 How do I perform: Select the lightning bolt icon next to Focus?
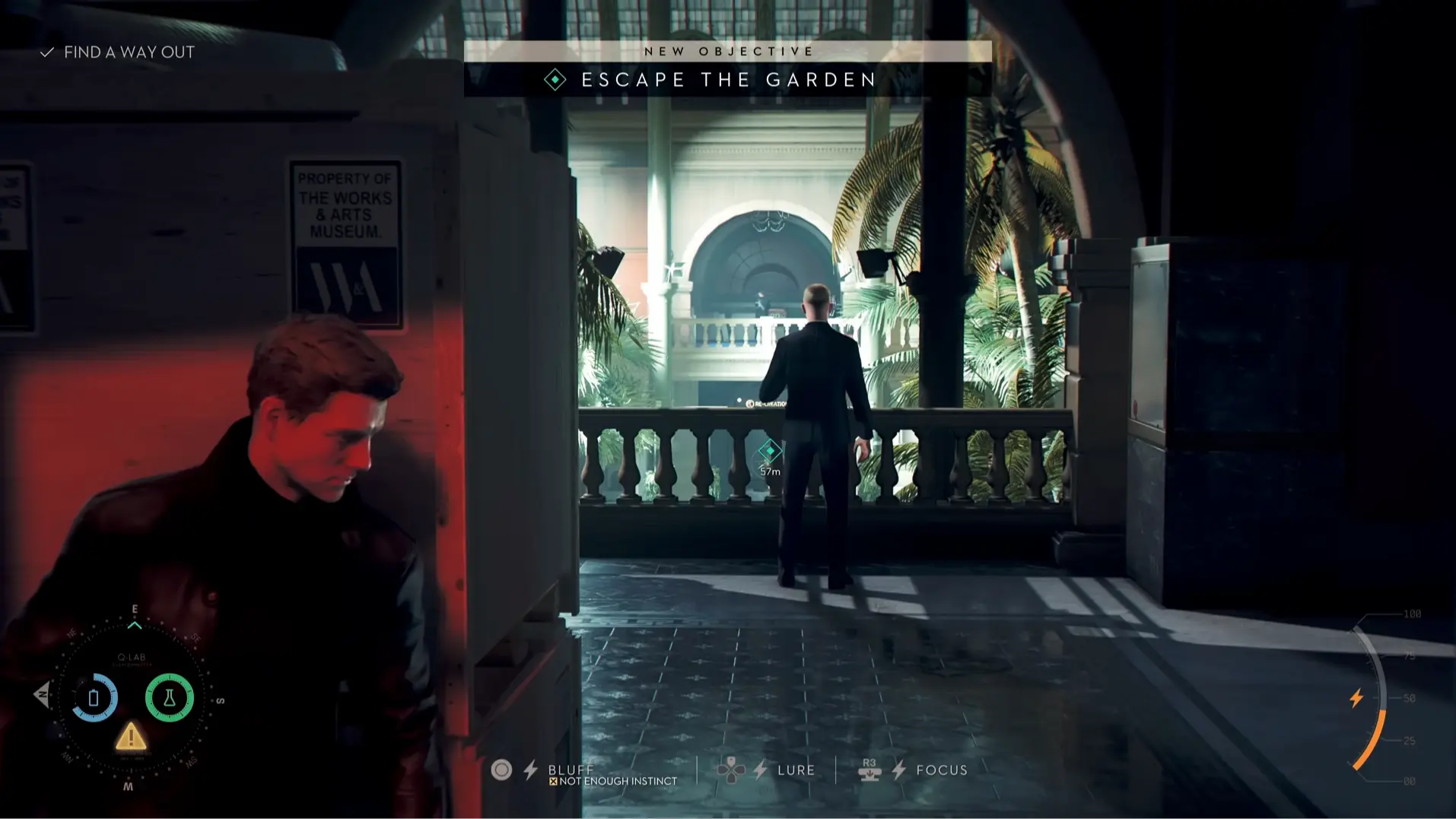pyautogui.click(x=899, y=770)
